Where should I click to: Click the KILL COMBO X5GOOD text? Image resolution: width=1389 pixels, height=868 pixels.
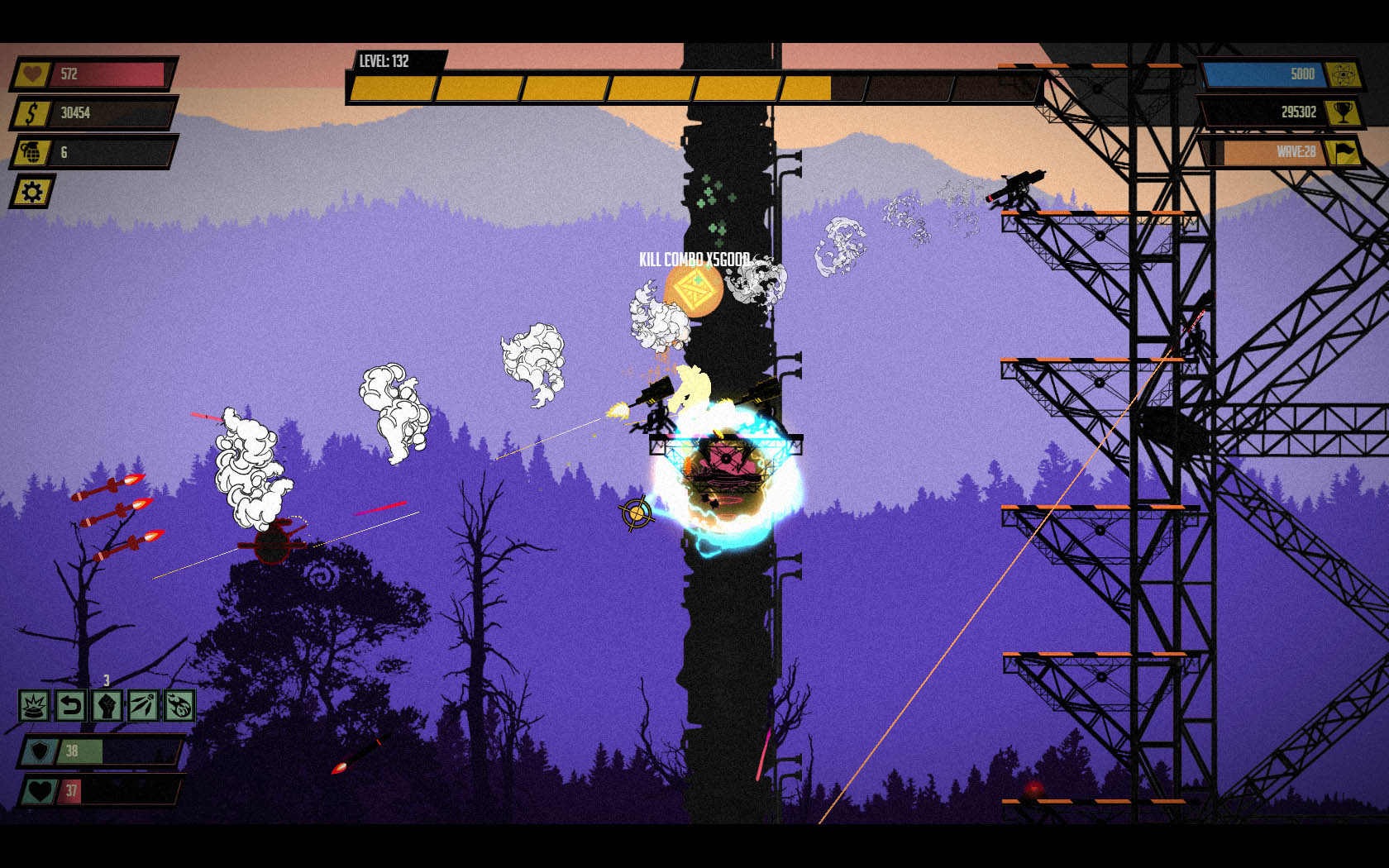tap(697, 258)
